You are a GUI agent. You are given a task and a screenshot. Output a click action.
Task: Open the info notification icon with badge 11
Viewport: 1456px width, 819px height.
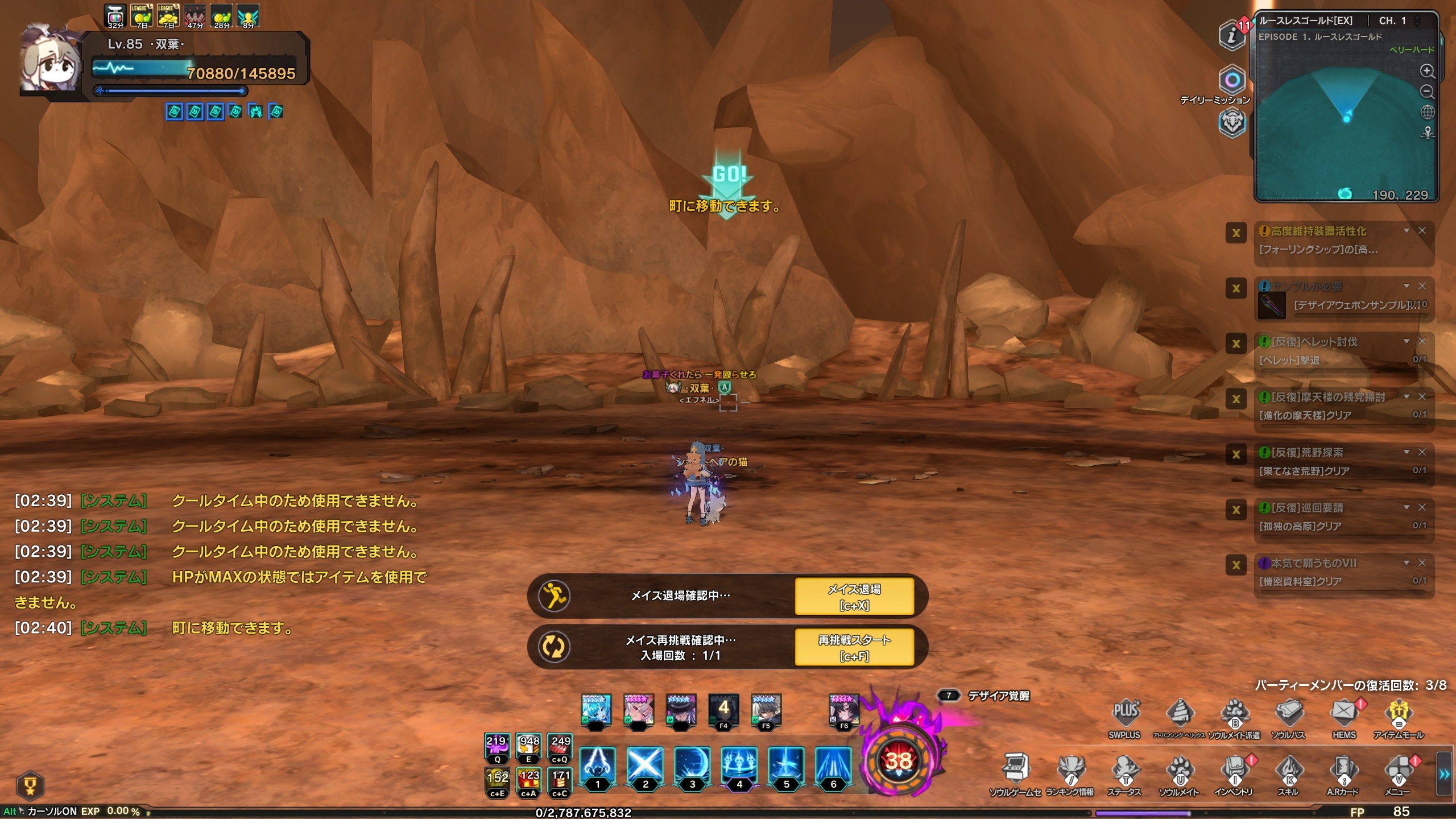pos(1232,35)
